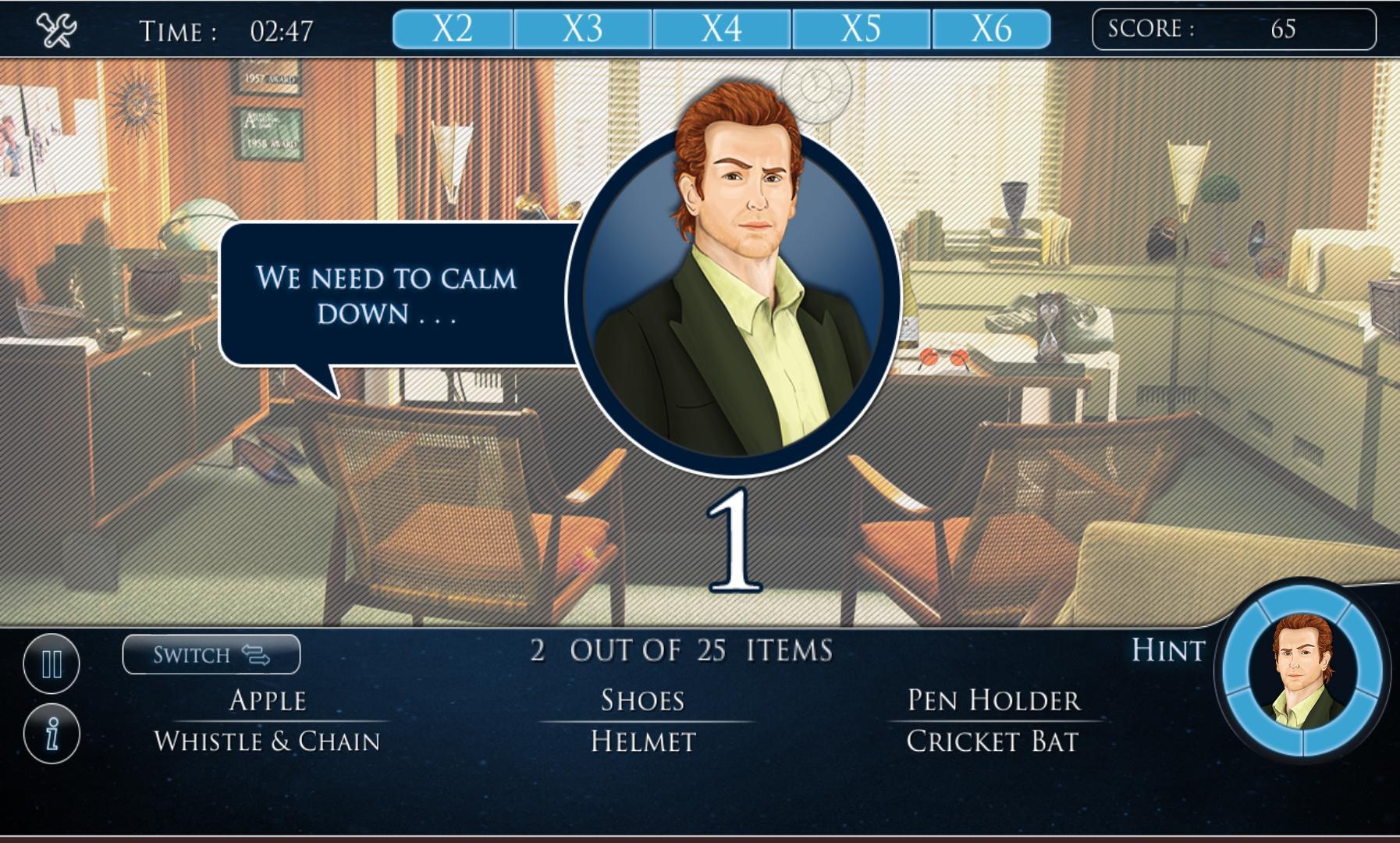Click the Switch button
1400x843 pixels.
point(212,655)
